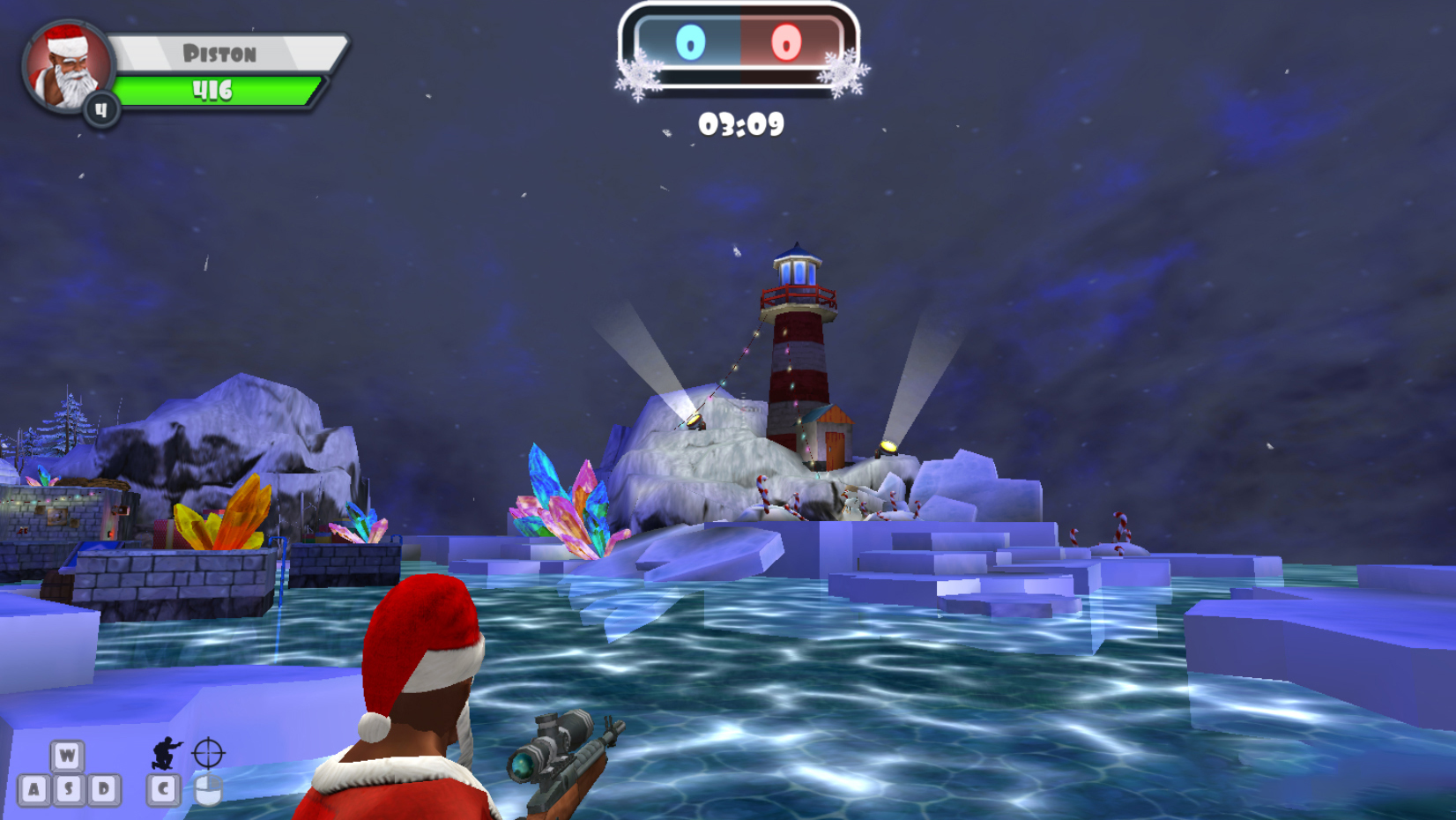Click the level 4 badge
Image resolution: width=1456 pixels, height=820 pixels.
point(103,108)
